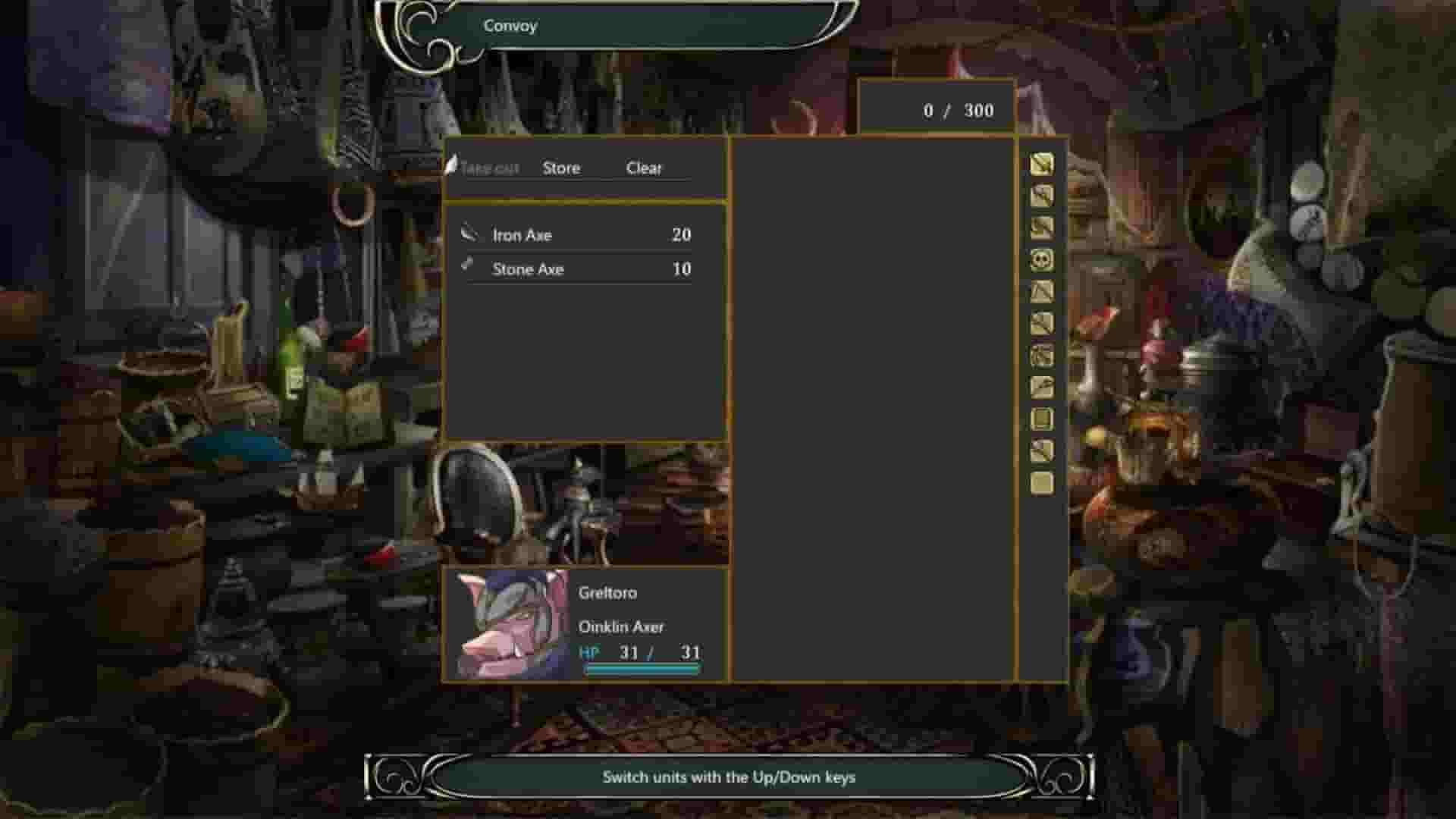Viewport: 1456px width, 819px height.
Task: Click the 0 / 300 convoy capacity display
Action: [x=957, y=110]
